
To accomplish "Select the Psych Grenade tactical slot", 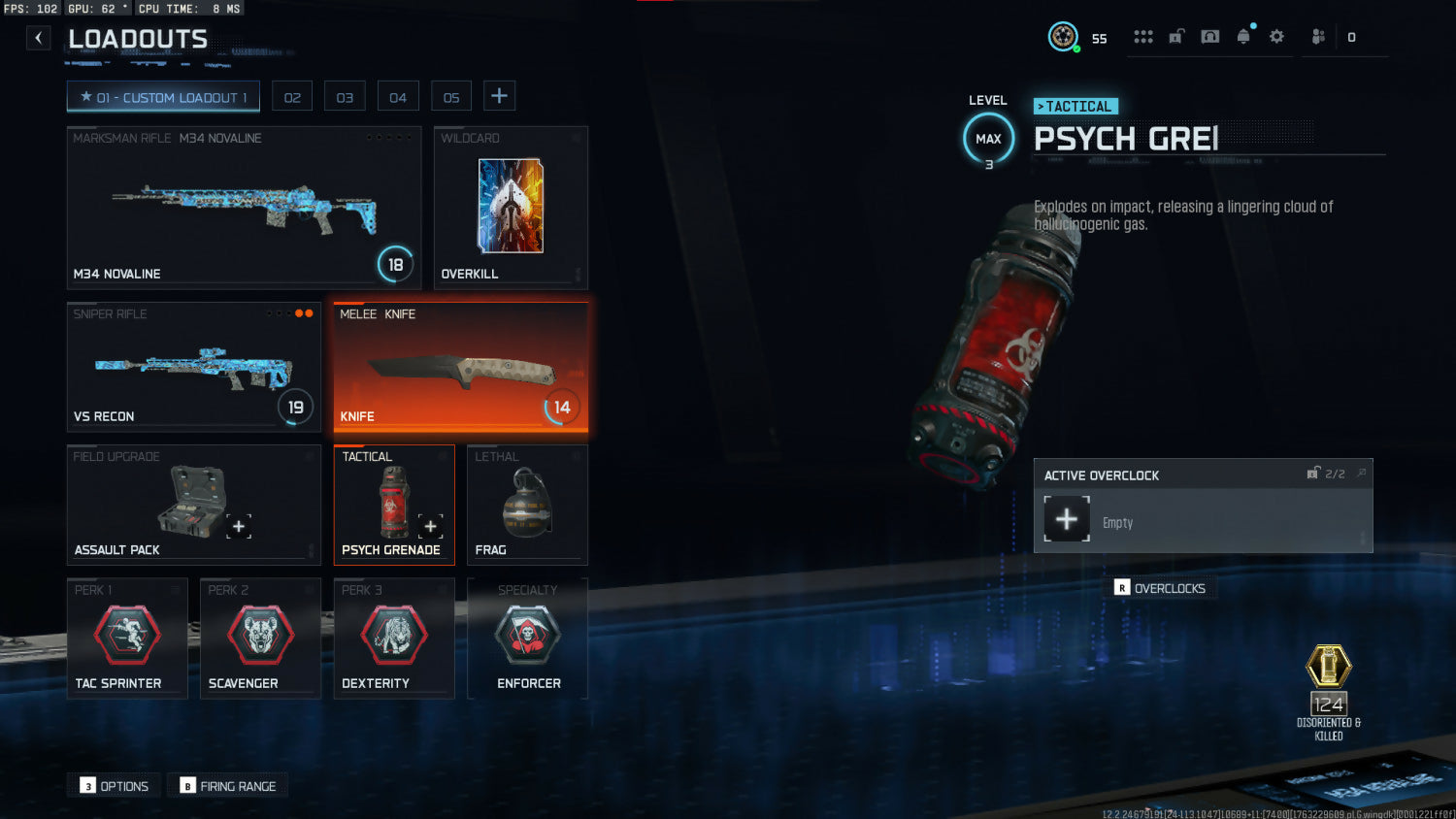I will click(x=394, y=504).
